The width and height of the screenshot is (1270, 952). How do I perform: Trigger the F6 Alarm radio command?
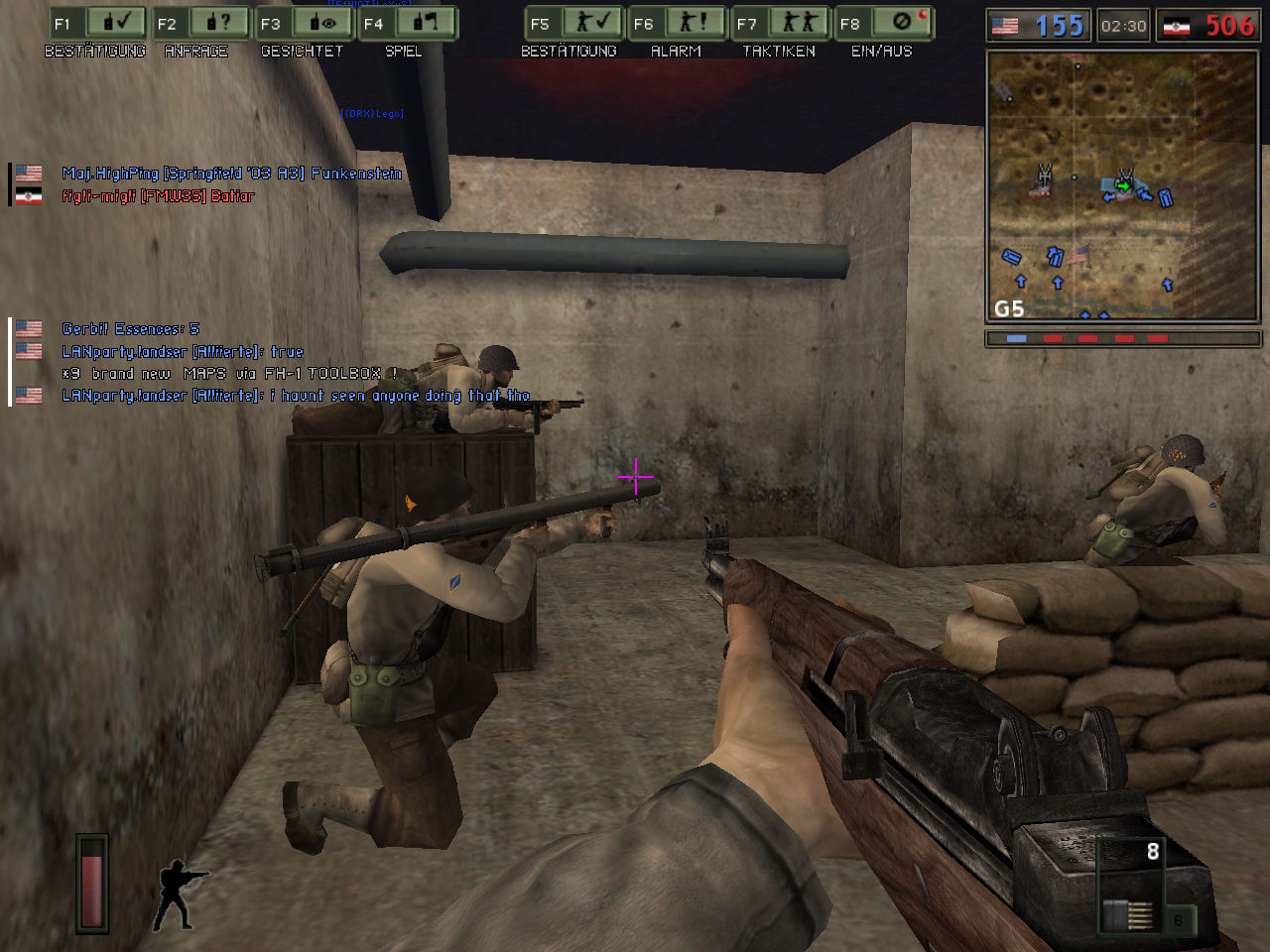click(x=678, y=24)
